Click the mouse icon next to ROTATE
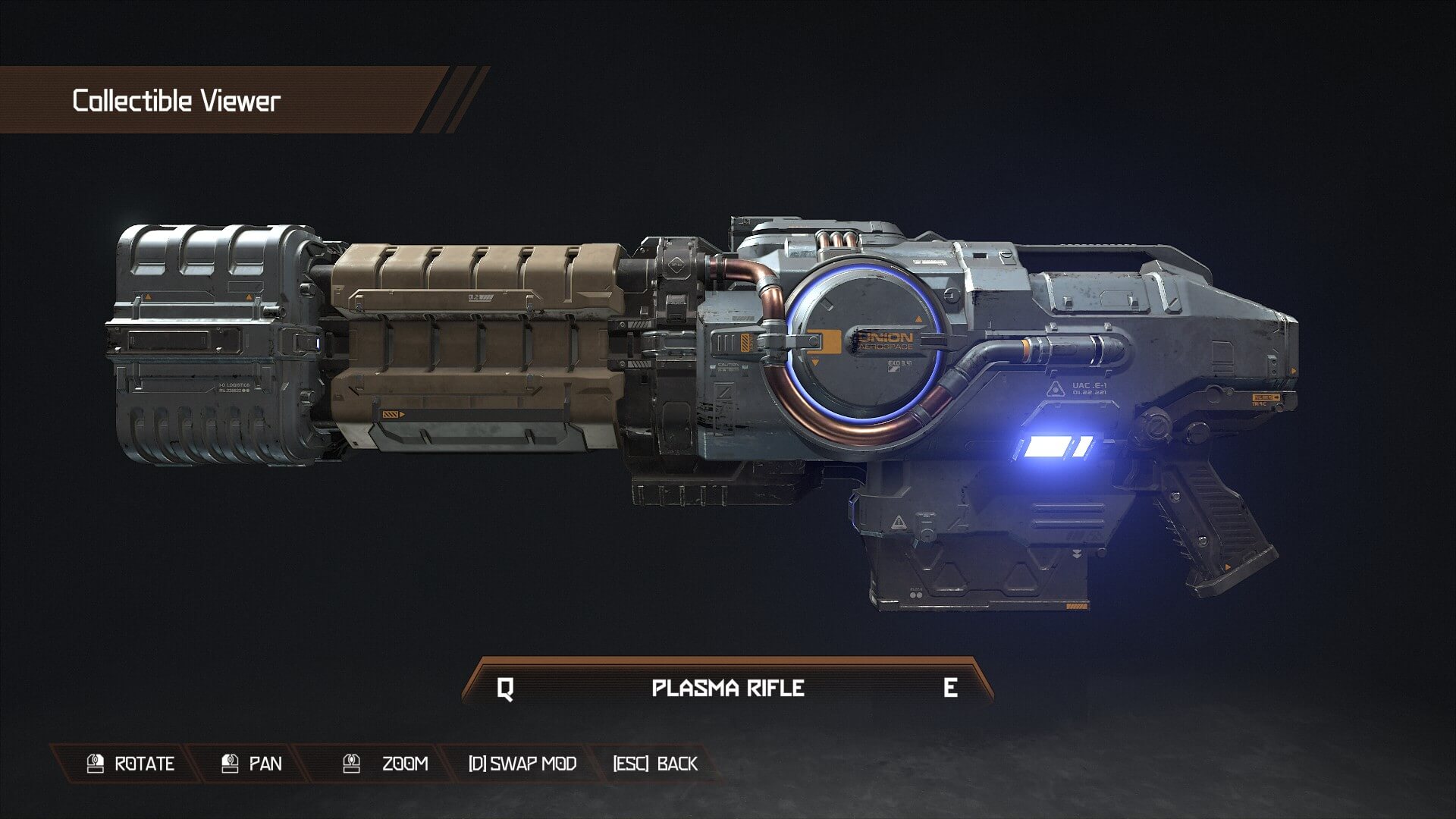The width and height of the screenshot is (1456, 819). (x=94, y=764)
